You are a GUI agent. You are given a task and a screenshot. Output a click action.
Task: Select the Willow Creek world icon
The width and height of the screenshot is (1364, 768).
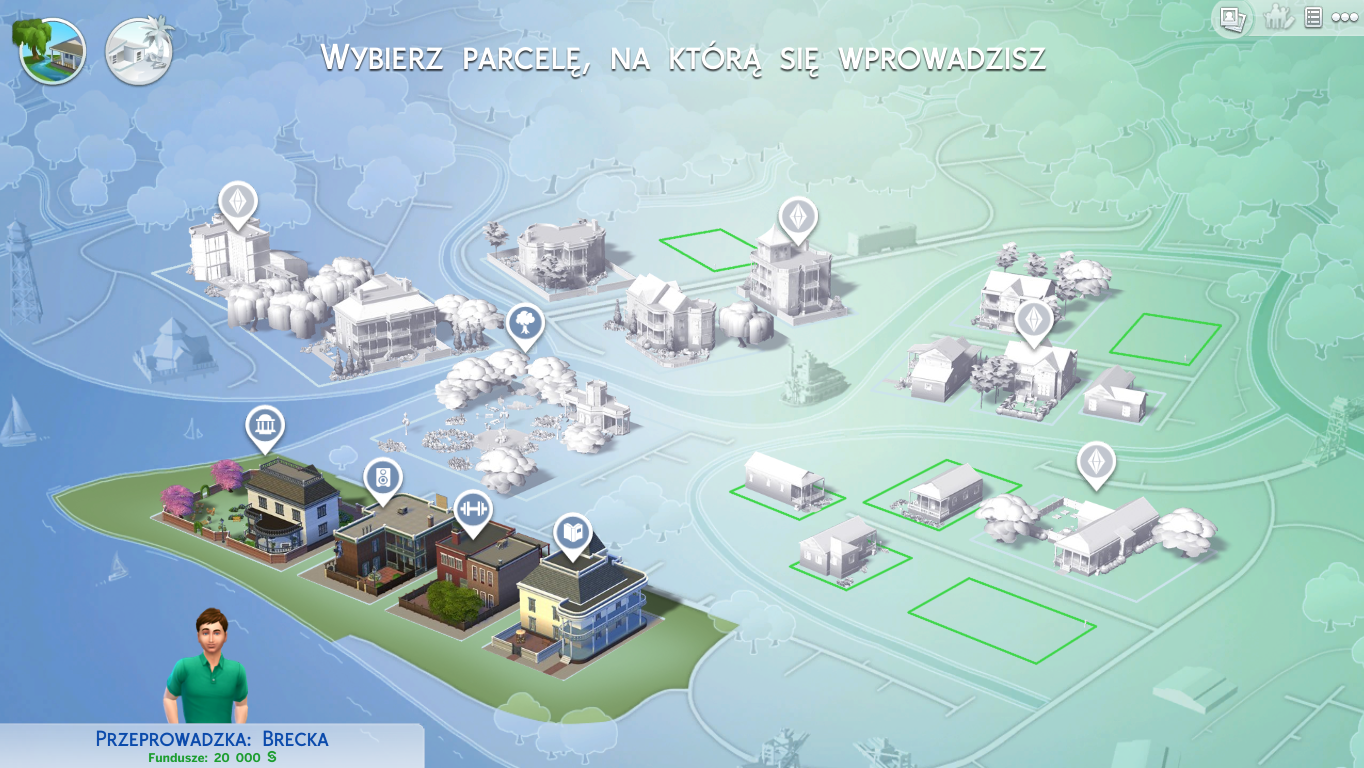pos(50,50)
